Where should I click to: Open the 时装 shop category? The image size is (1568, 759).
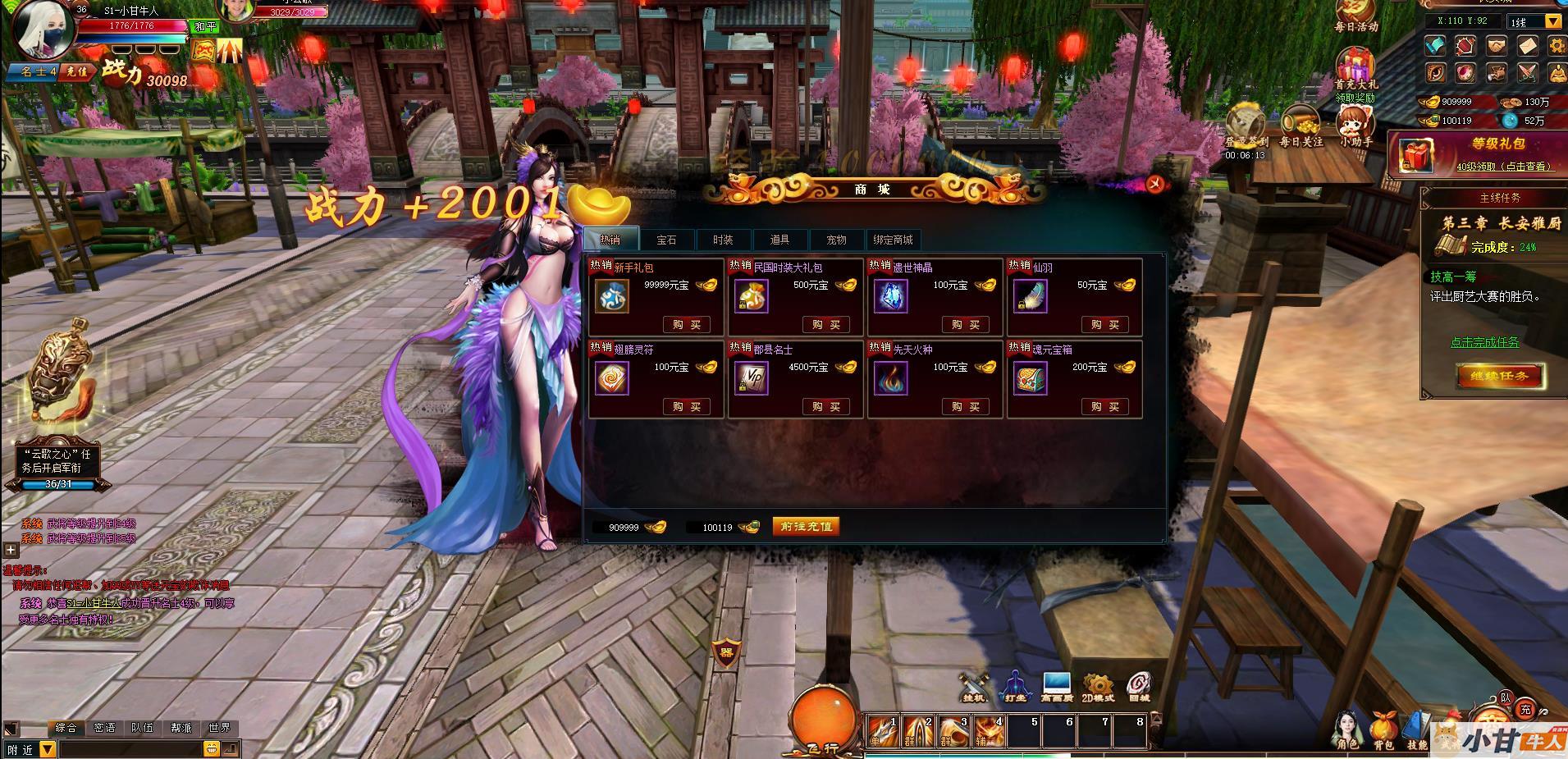pos(723,240)
